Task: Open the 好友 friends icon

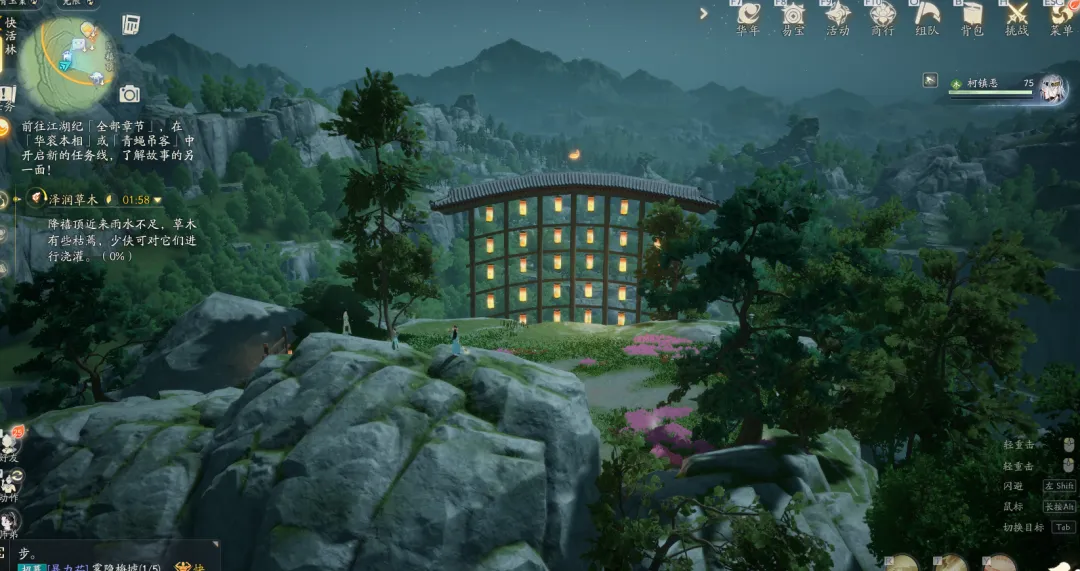Action: [x=10, y=443]
